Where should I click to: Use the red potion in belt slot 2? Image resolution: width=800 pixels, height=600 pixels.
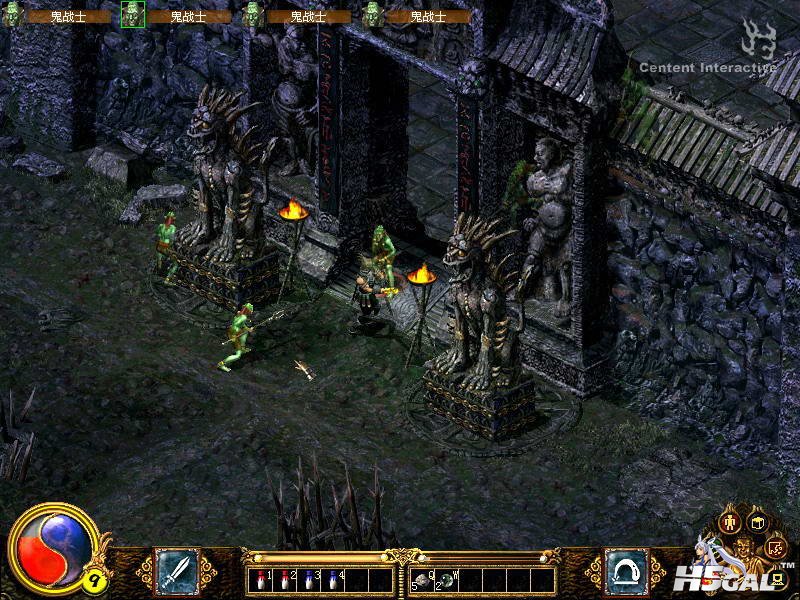point(286,580)
